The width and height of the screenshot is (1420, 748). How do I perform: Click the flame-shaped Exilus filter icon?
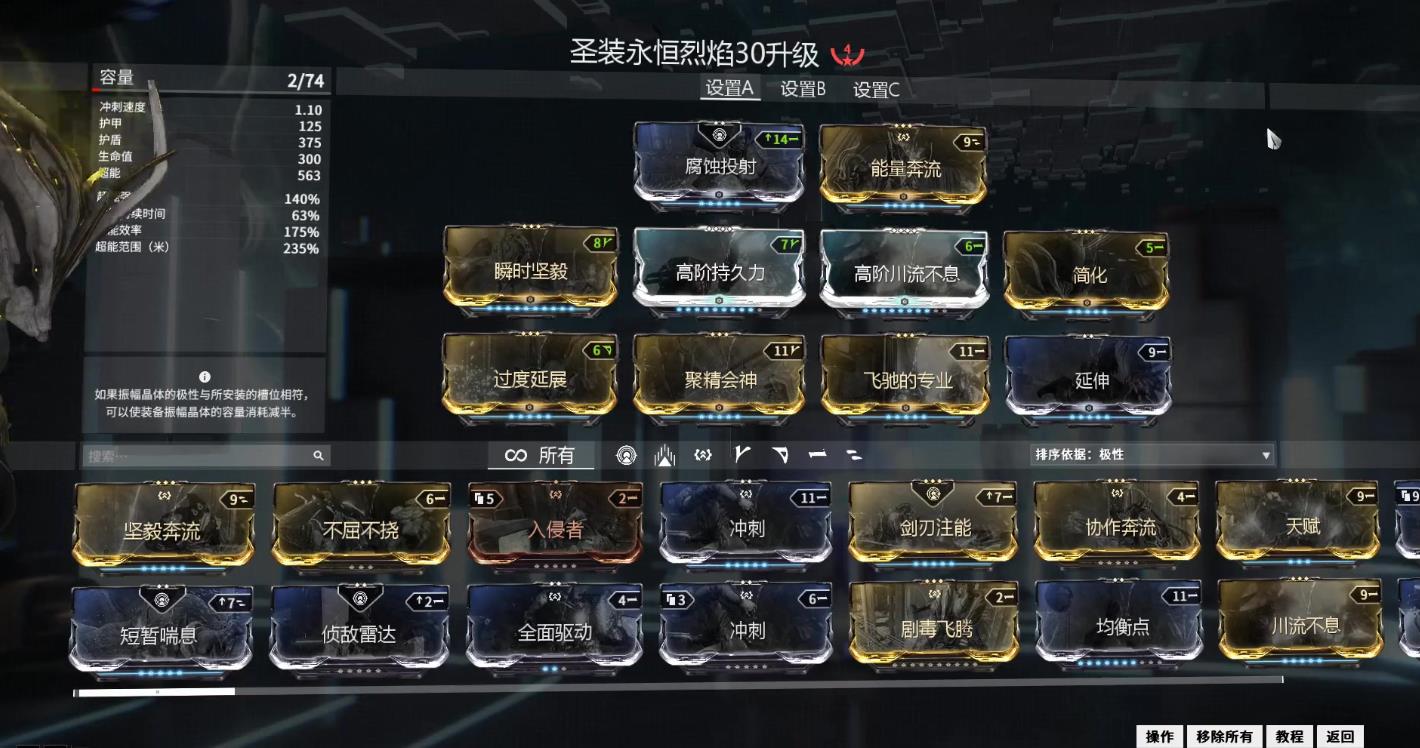coord(665,455)
